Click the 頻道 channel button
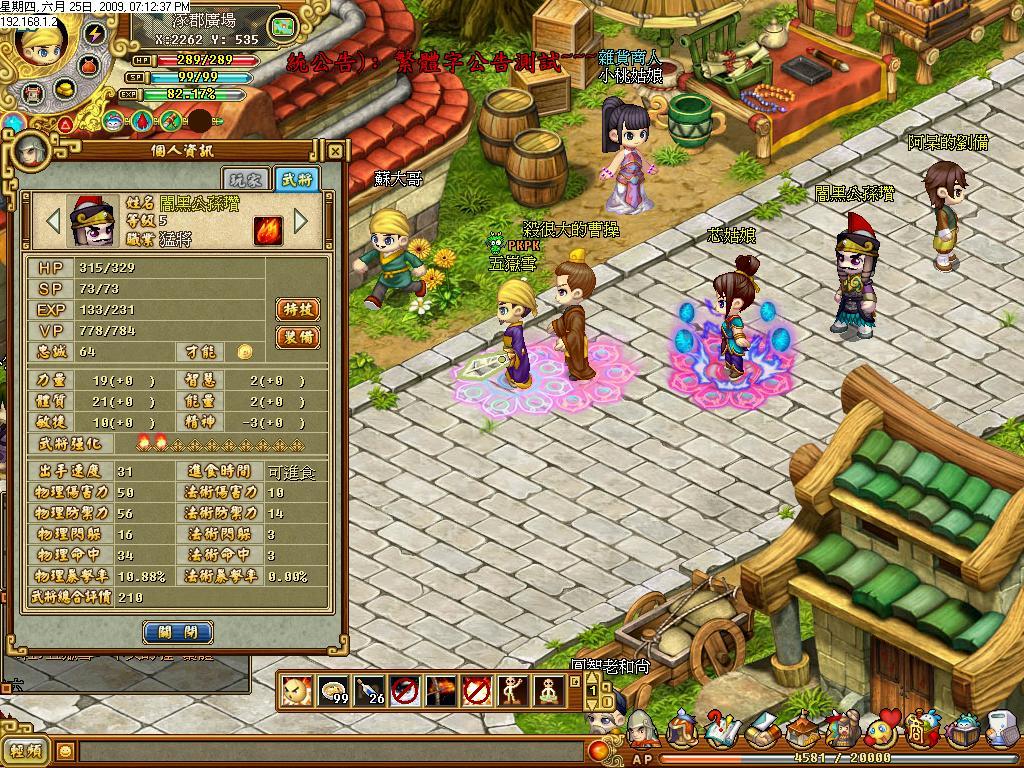The height and width of the screenshot is (768, 1024). (x=27, y=750)
